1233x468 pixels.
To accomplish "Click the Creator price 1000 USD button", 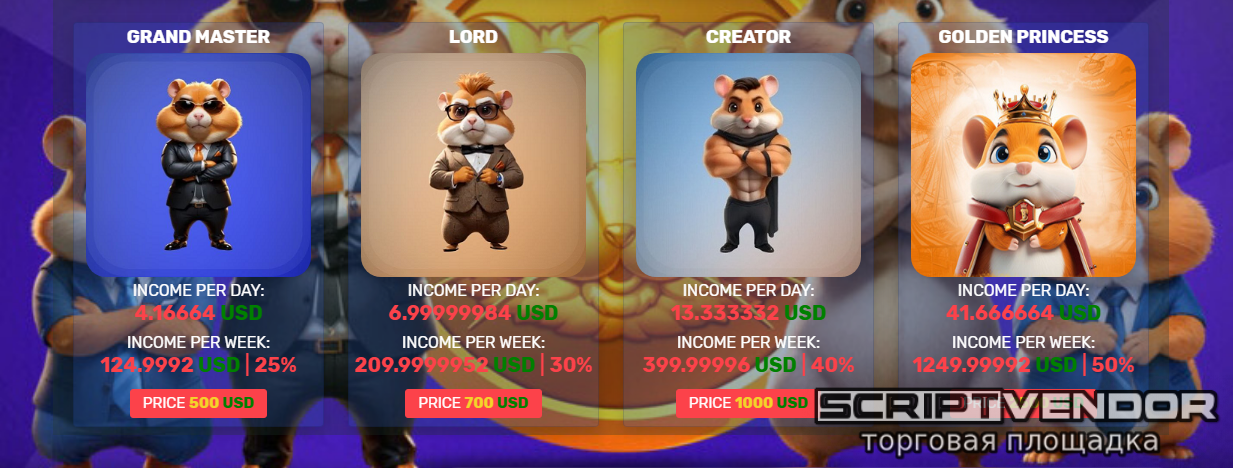I will tap(745, 403).
